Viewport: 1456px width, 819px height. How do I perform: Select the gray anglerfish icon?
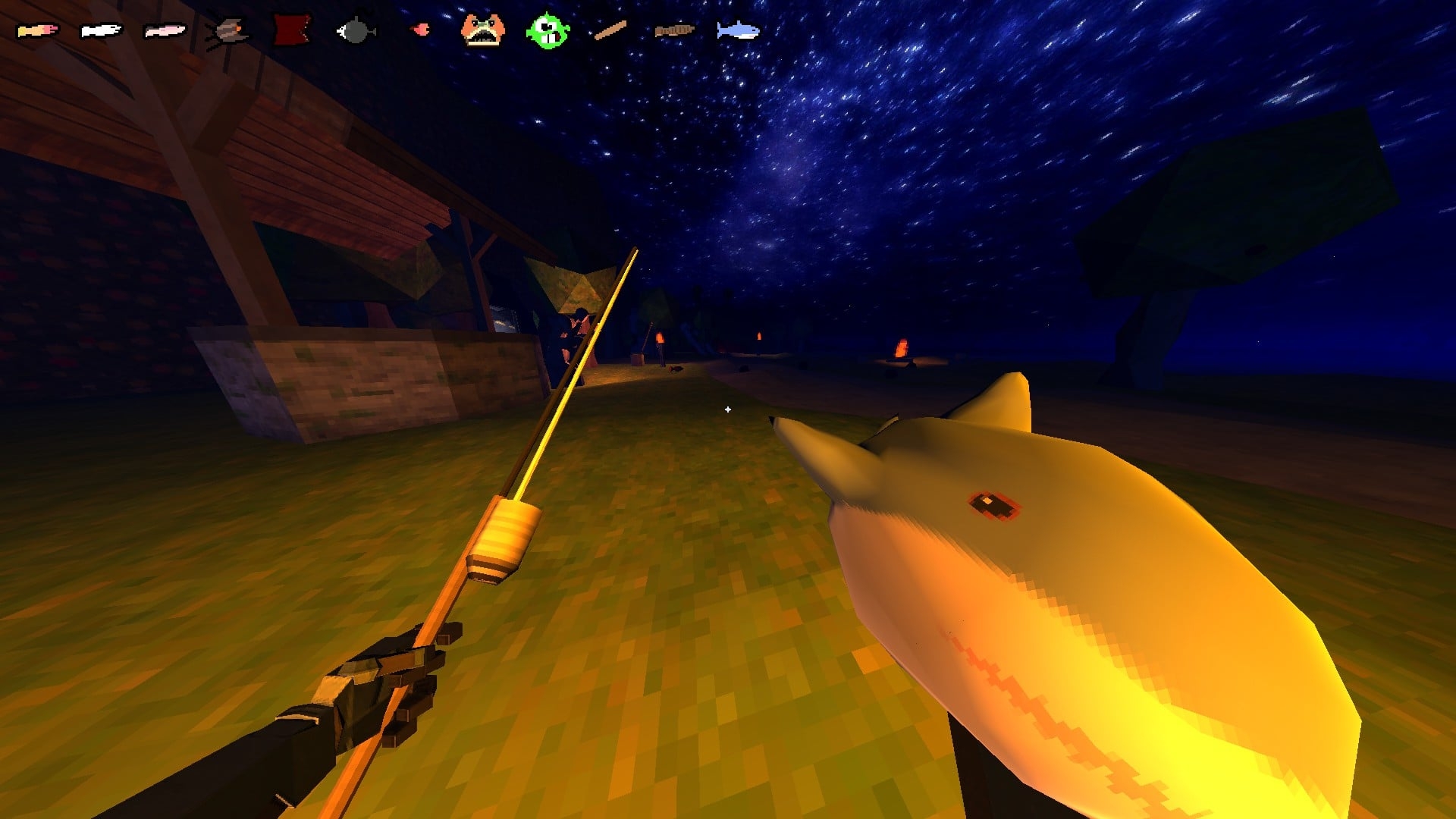355,31
